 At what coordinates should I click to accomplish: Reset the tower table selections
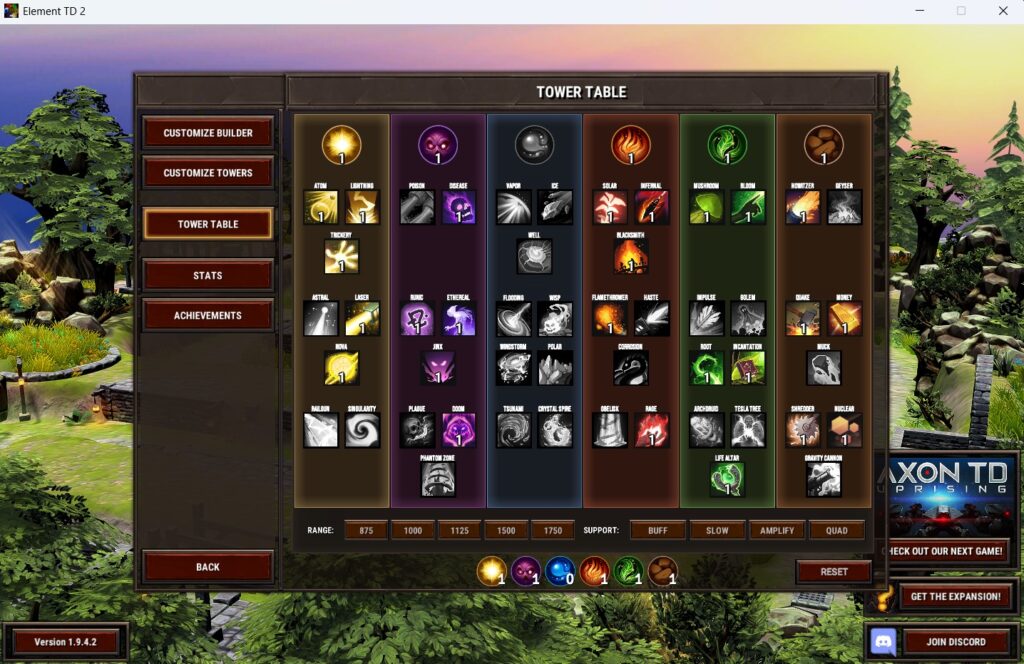833,572
